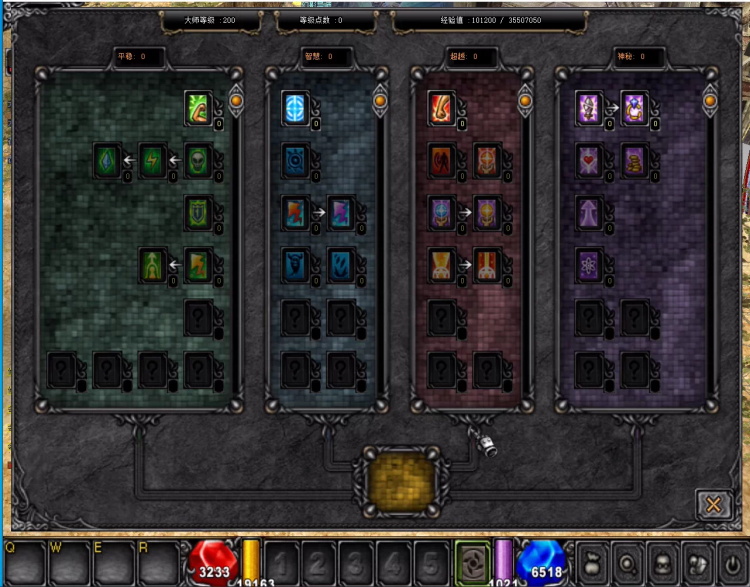Image resolution: width=750 pixels, height=587 pixels.
Task: Select the flexed arm skill icon
Action: coord(199,107)
